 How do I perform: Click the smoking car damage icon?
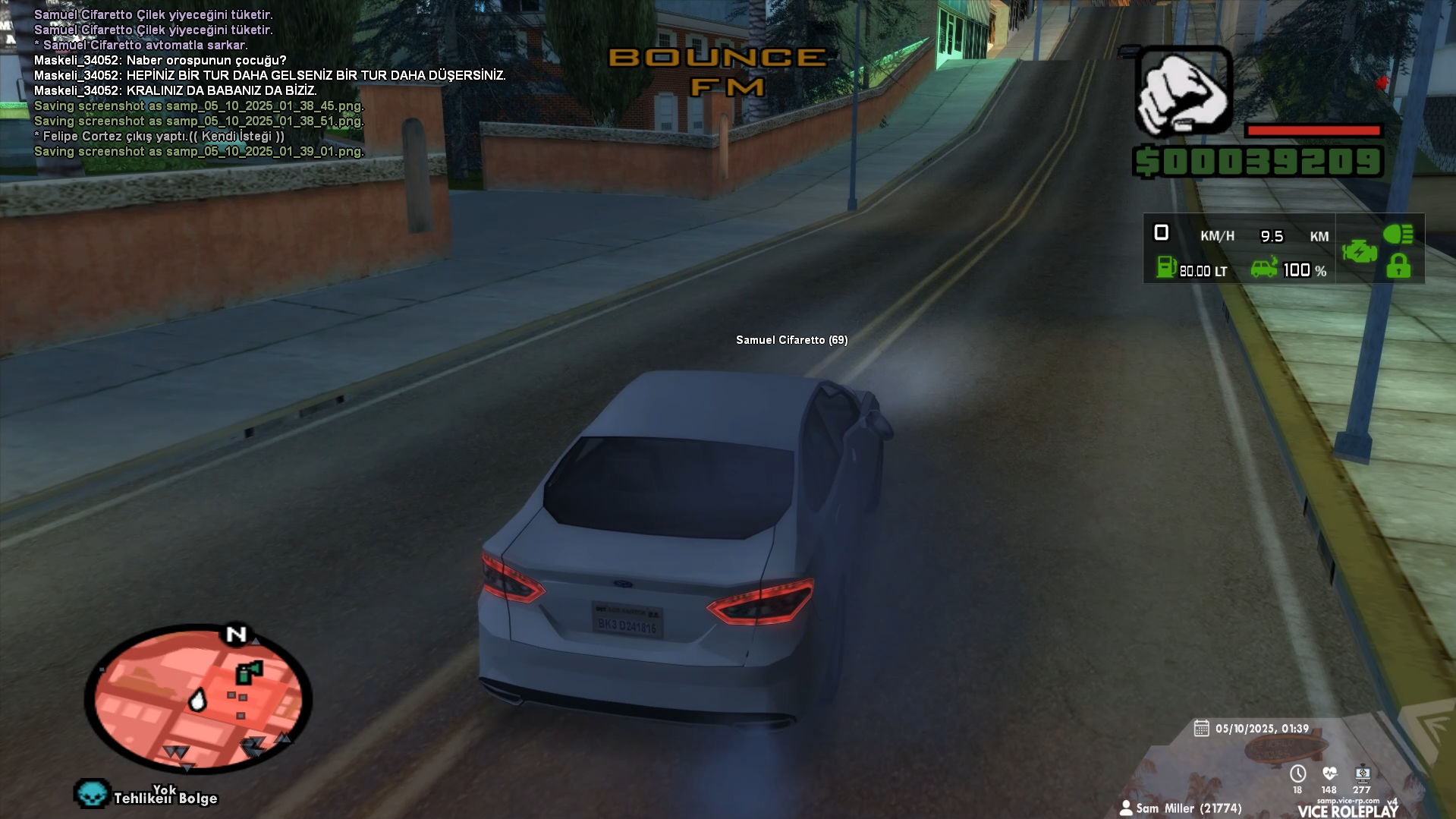click(1264, 268)
